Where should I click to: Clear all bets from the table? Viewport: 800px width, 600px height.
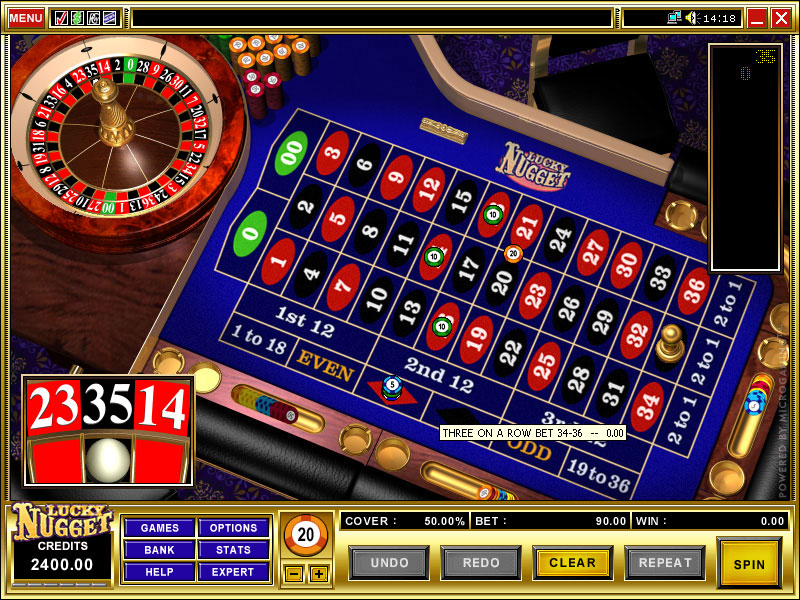coord(572,563)
